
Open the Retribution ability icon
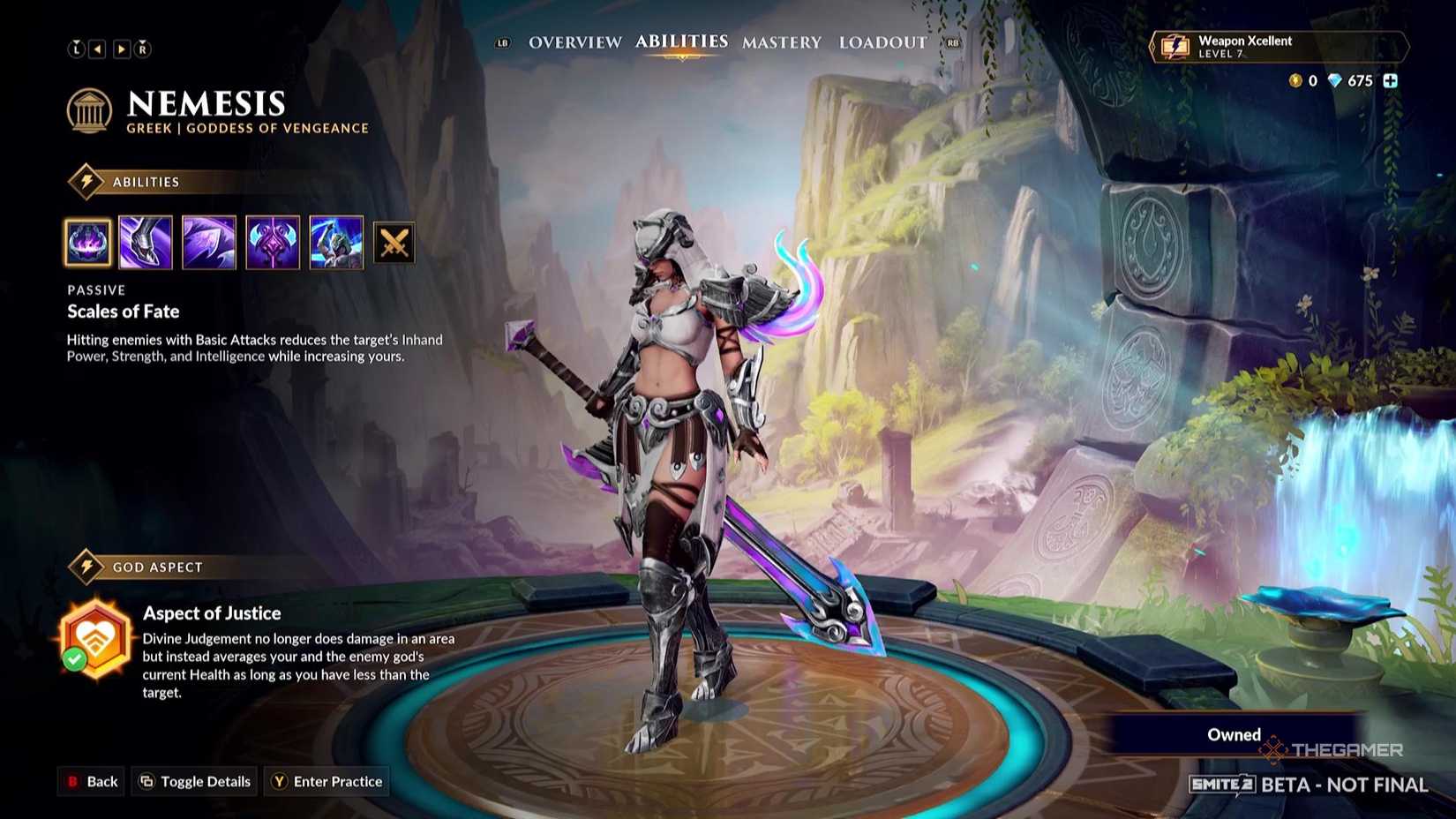click(273, 242)
